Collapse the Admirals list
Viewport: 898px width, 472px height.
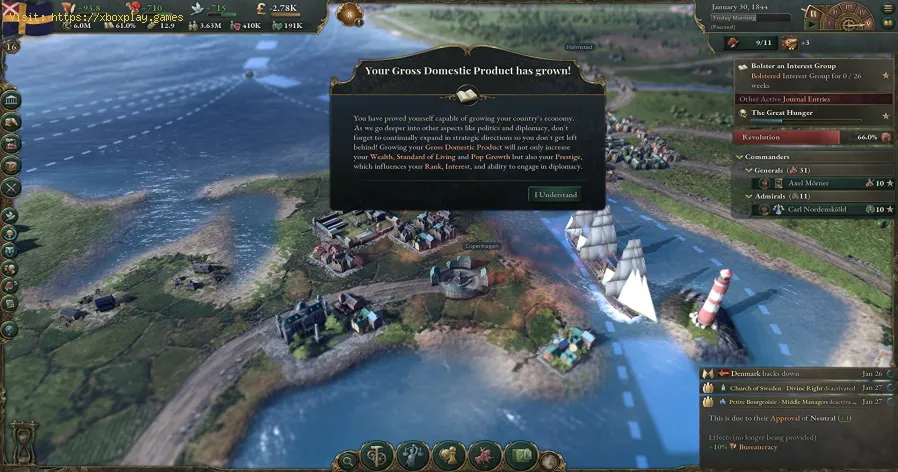[749, 196]
